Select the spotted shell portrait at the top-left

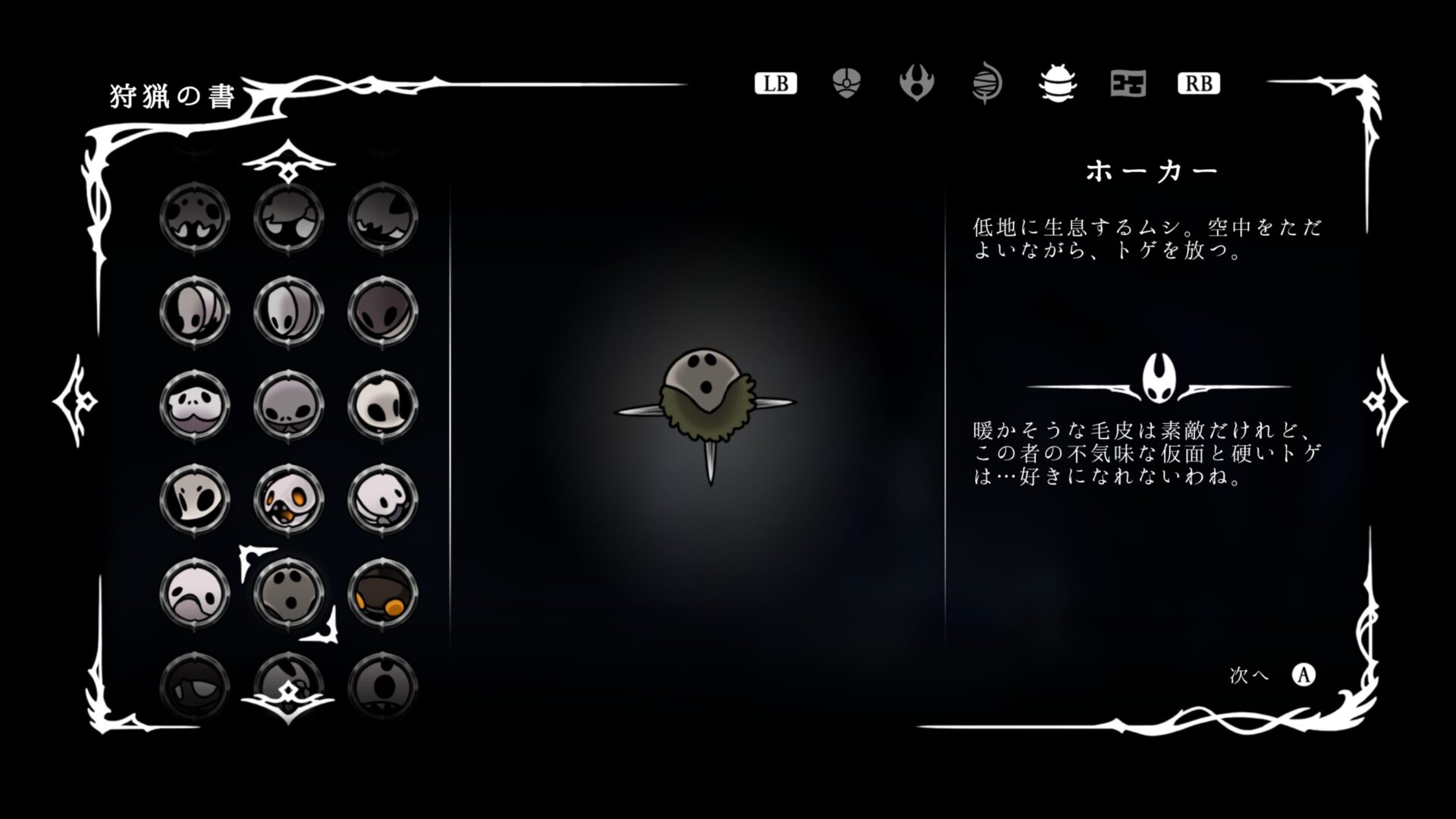(x=193, y=216)
